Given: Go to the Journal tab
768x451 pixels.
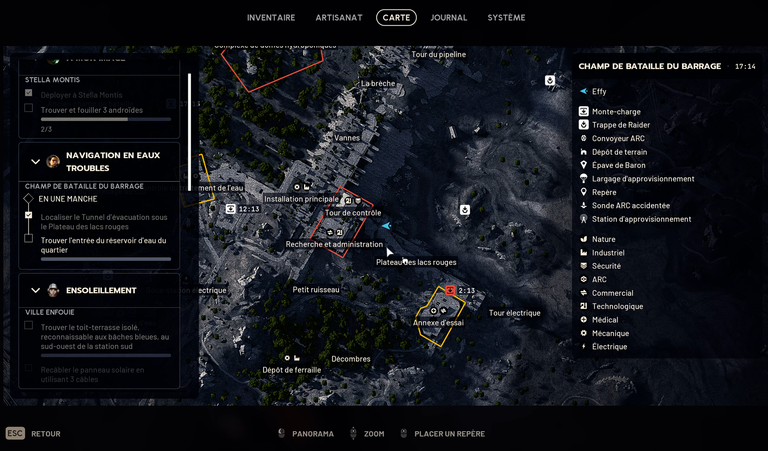Looking at the screenshot, I should pos(449,17).
